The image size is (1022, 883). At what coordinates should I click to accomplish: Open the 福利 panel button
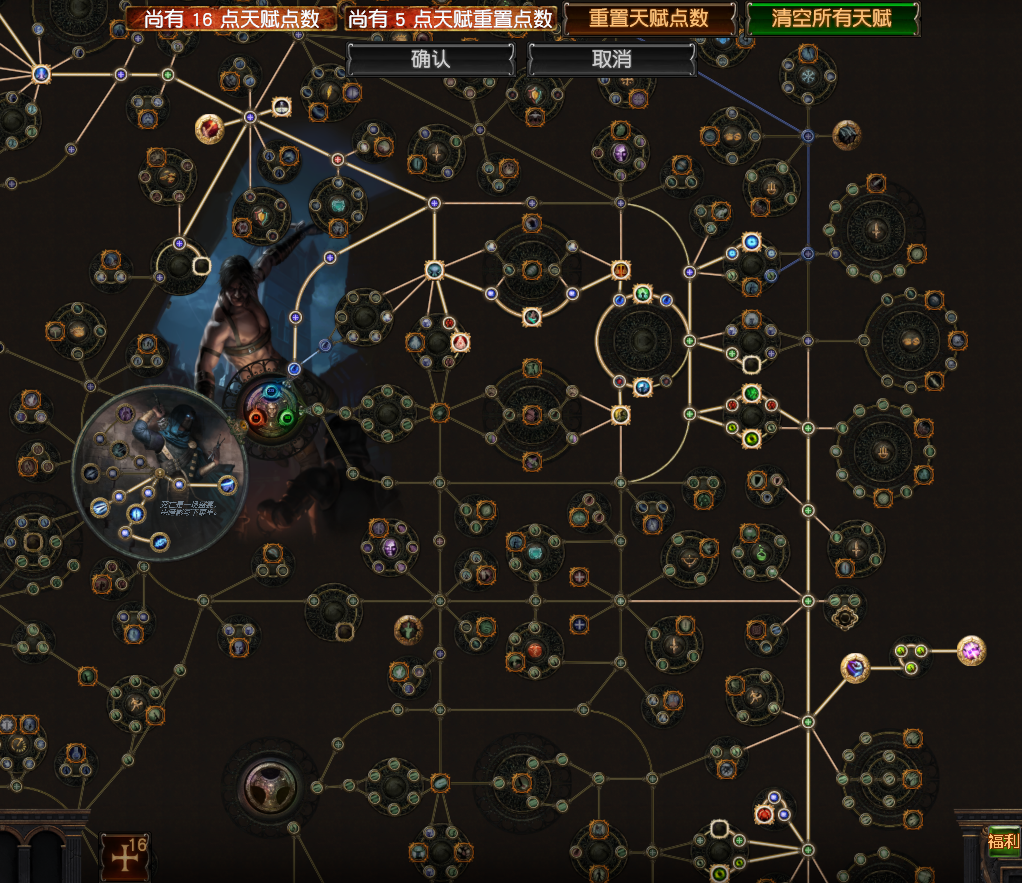click(1002, 841)
